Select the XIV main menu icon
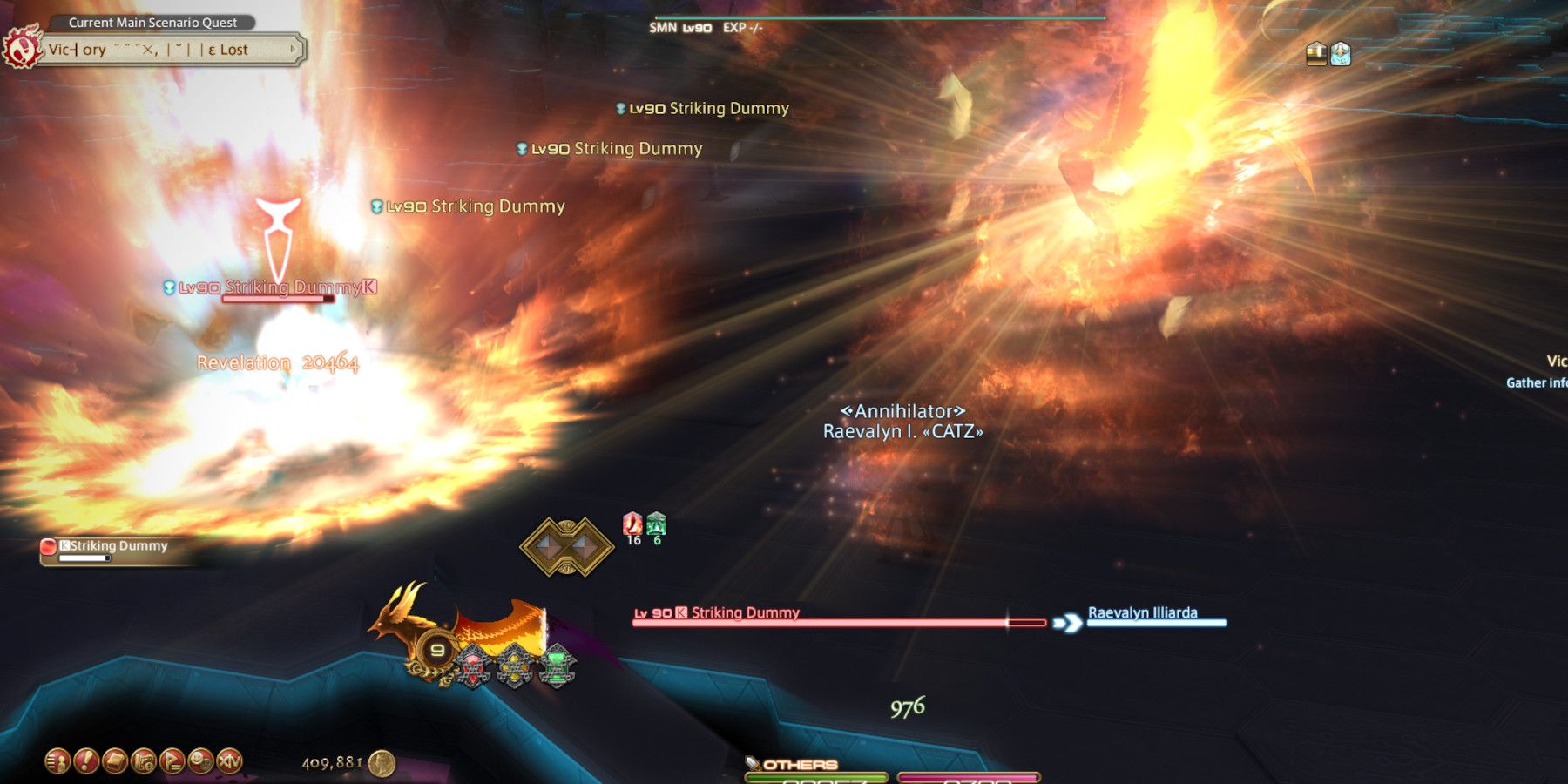The image size is (1568, 784). (228, 761)
